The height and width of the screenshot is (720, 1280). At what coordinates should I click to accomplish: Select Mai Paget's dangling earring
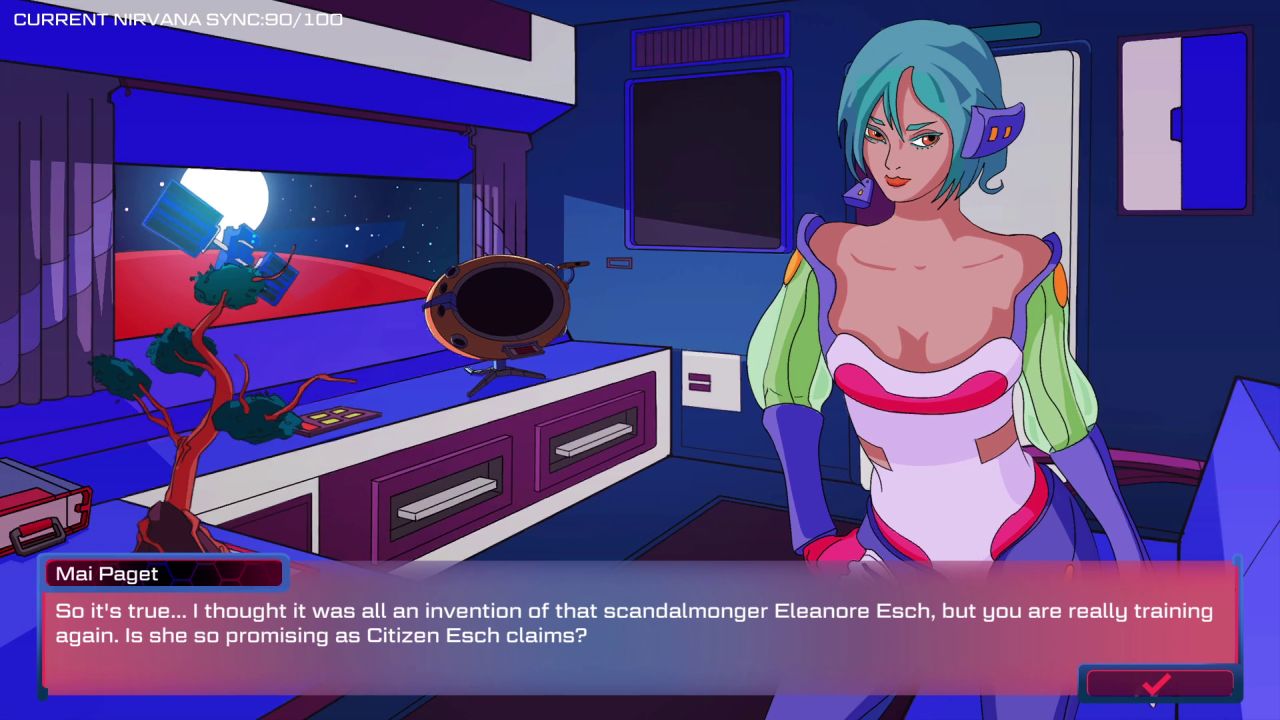tap(856, 192)
